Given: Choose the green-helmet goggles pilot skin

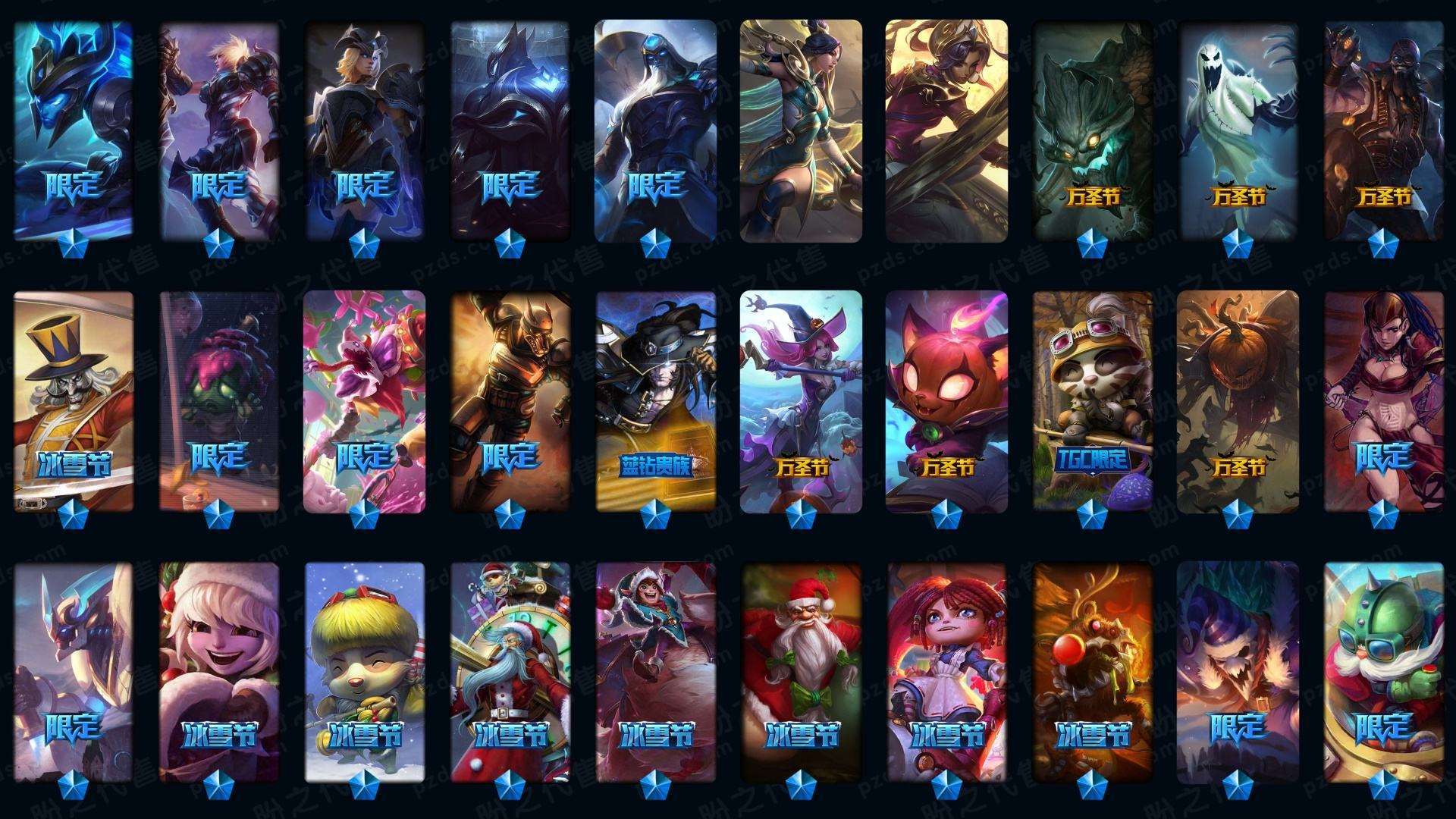Looking at the screenshot, I should (x=1383, y=671).
